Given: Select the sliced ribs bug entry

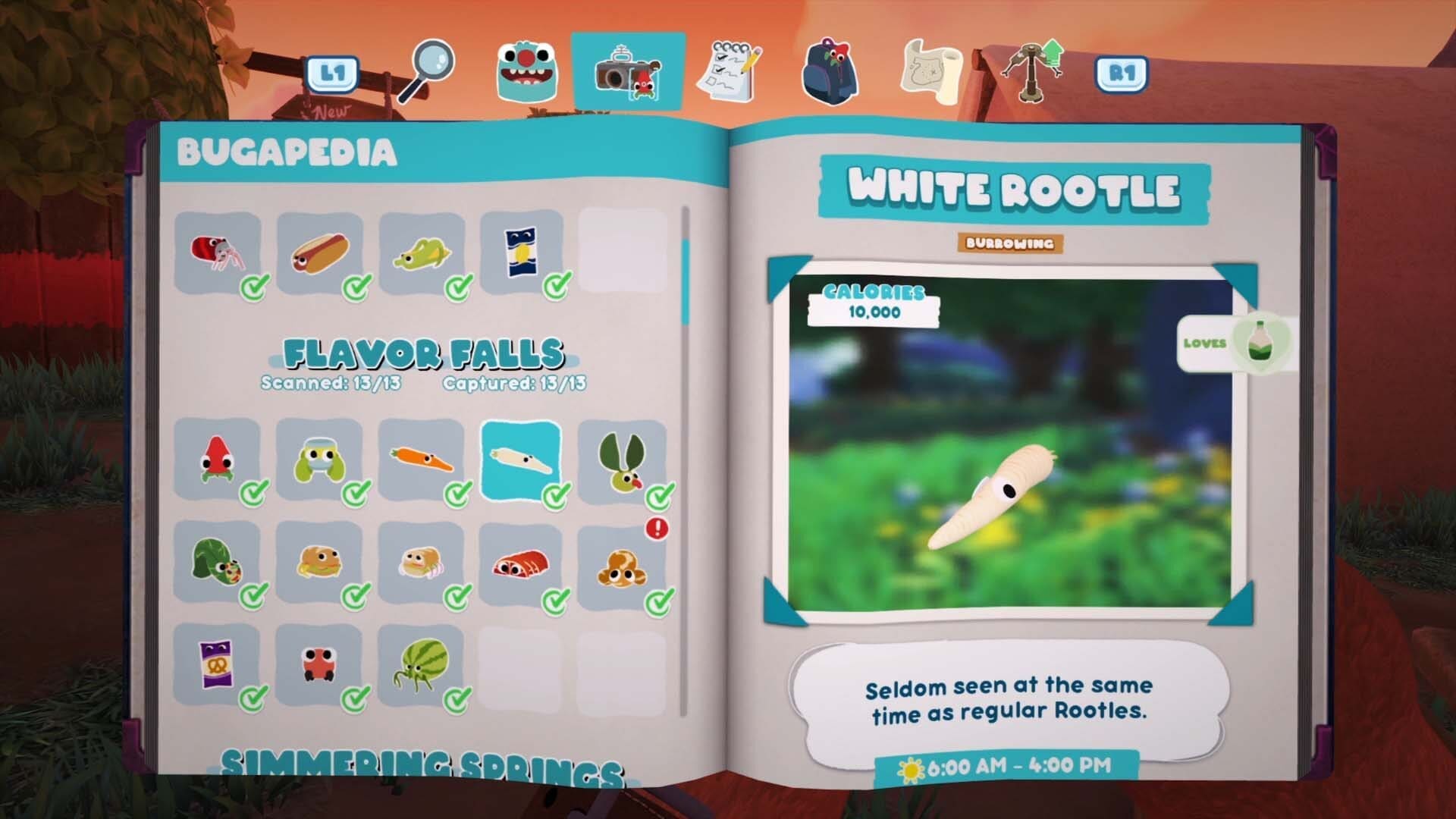Looking at the screenshot, I should [x=521, y=563].
